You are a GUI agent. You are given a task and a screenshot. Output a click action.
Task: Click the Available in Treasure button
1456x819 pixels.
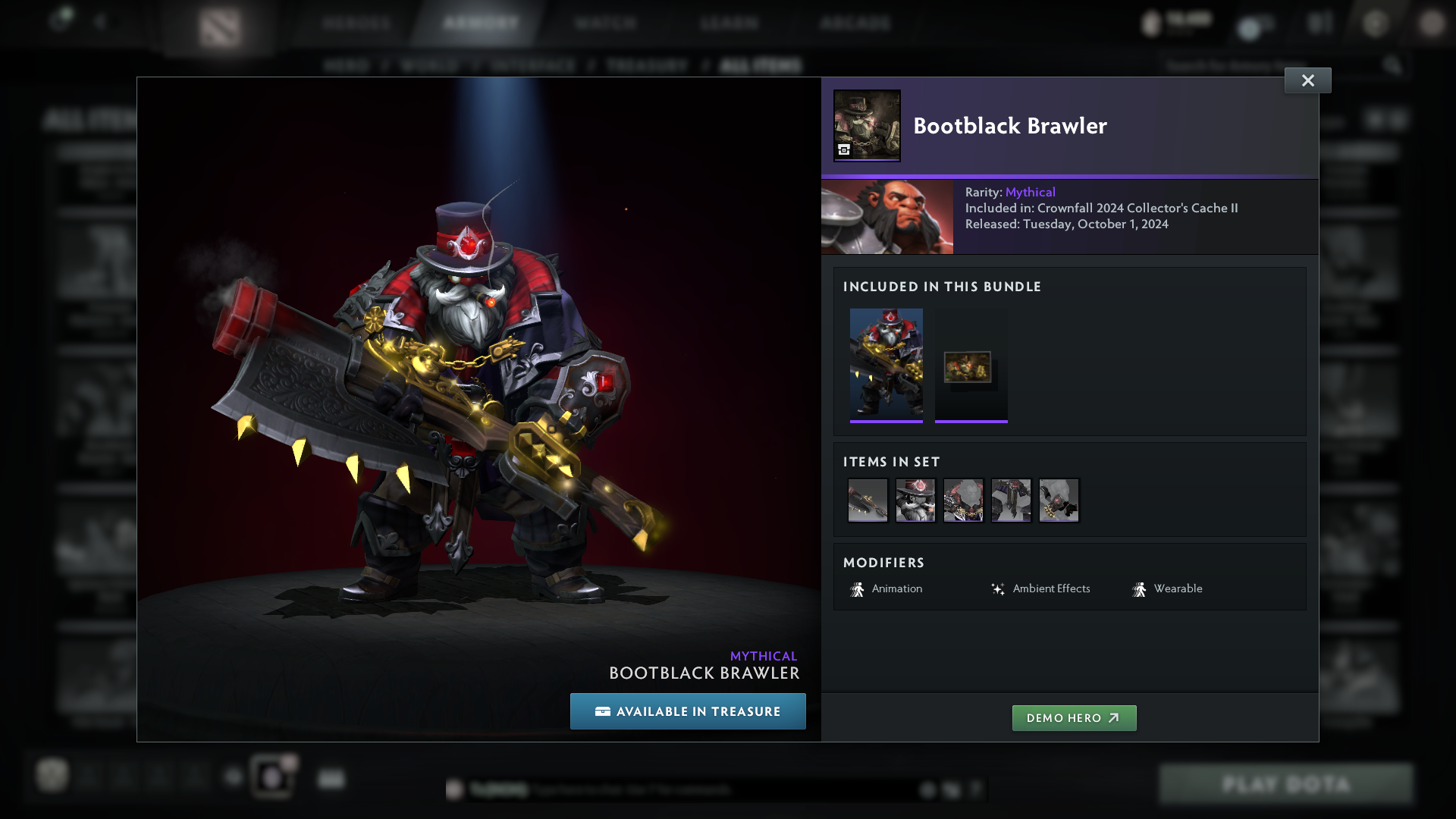688,711
